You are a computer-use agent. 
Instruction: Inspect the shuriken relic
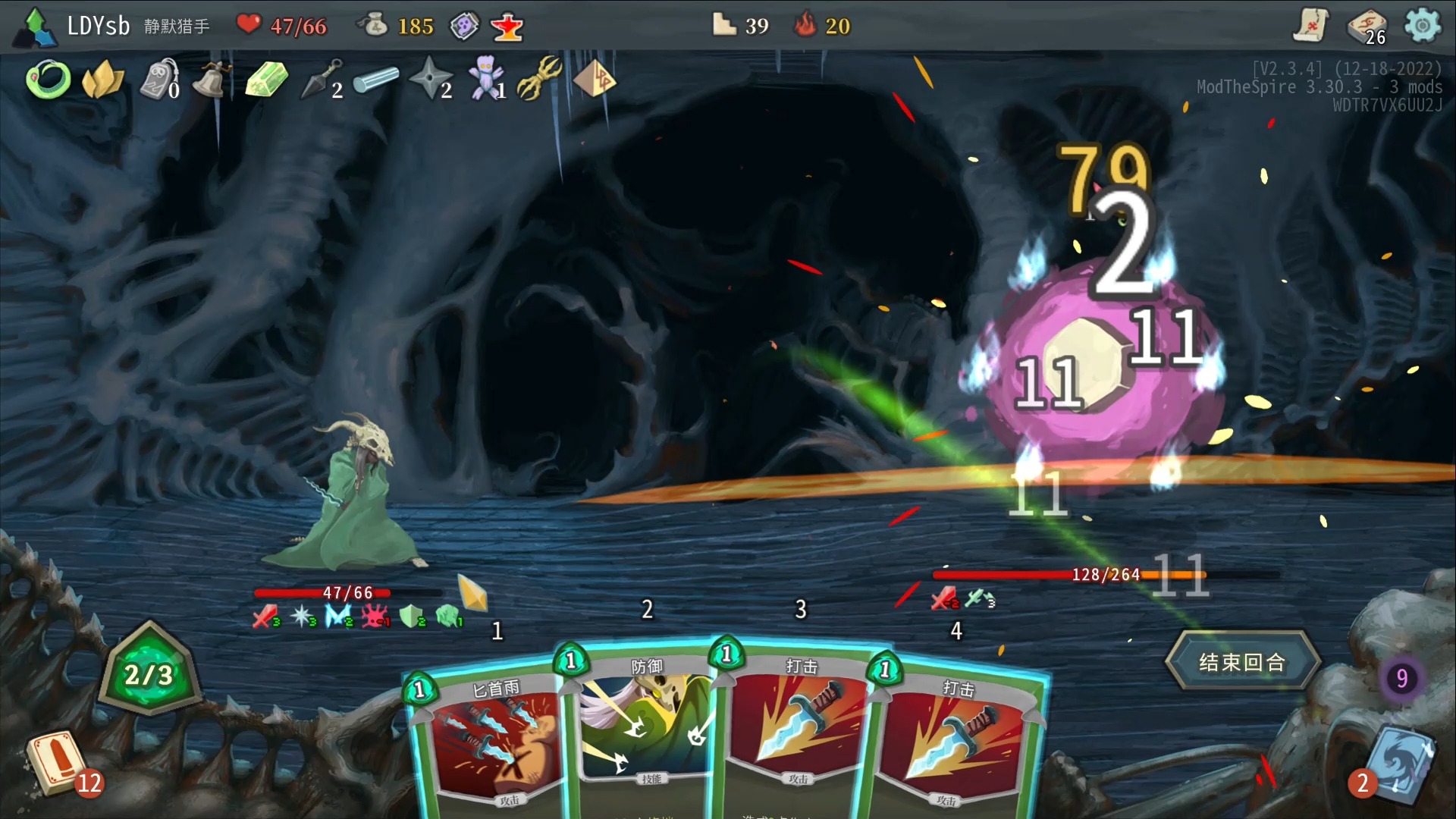[428, 78]
